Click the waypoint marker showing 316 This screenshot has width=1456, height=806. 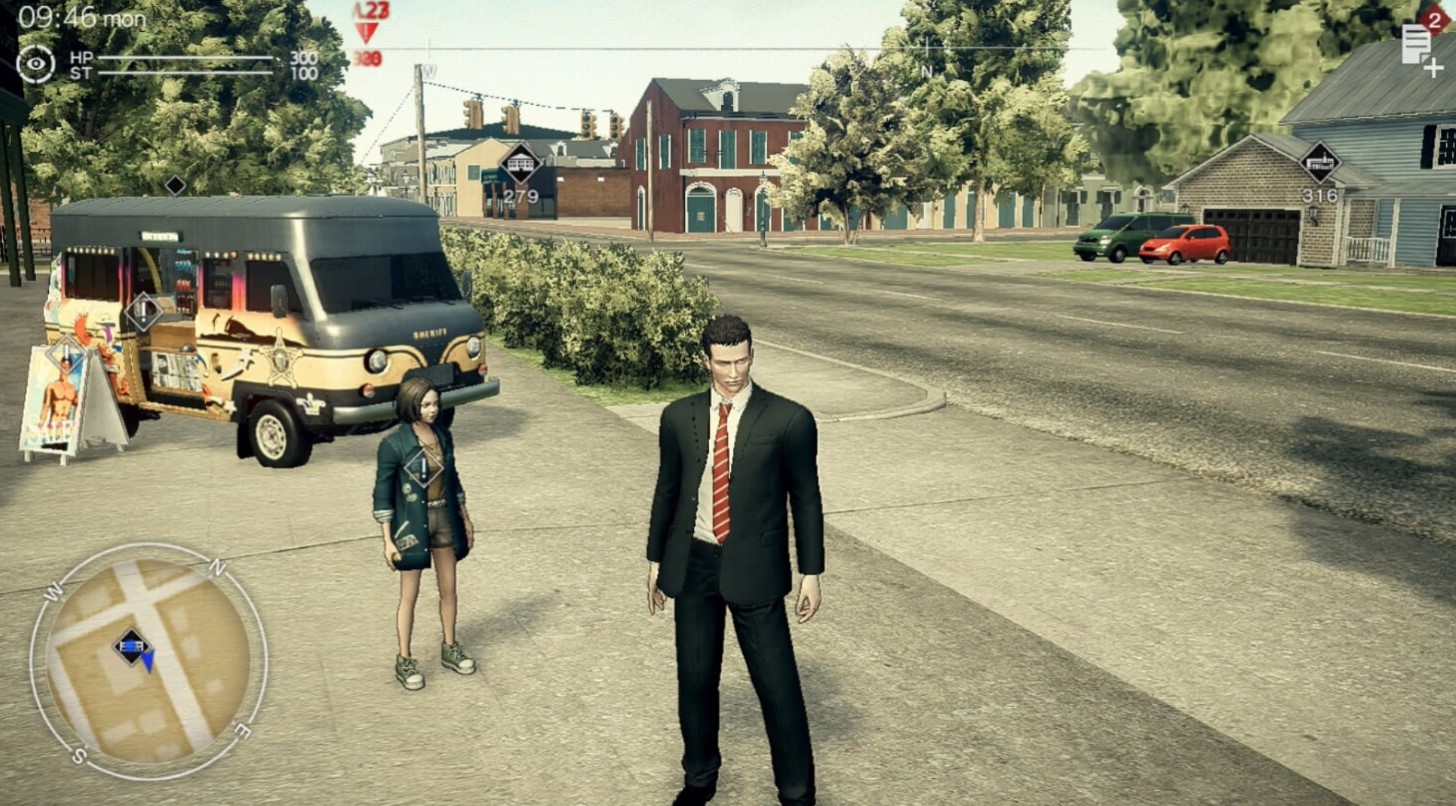coord(1320,163)
